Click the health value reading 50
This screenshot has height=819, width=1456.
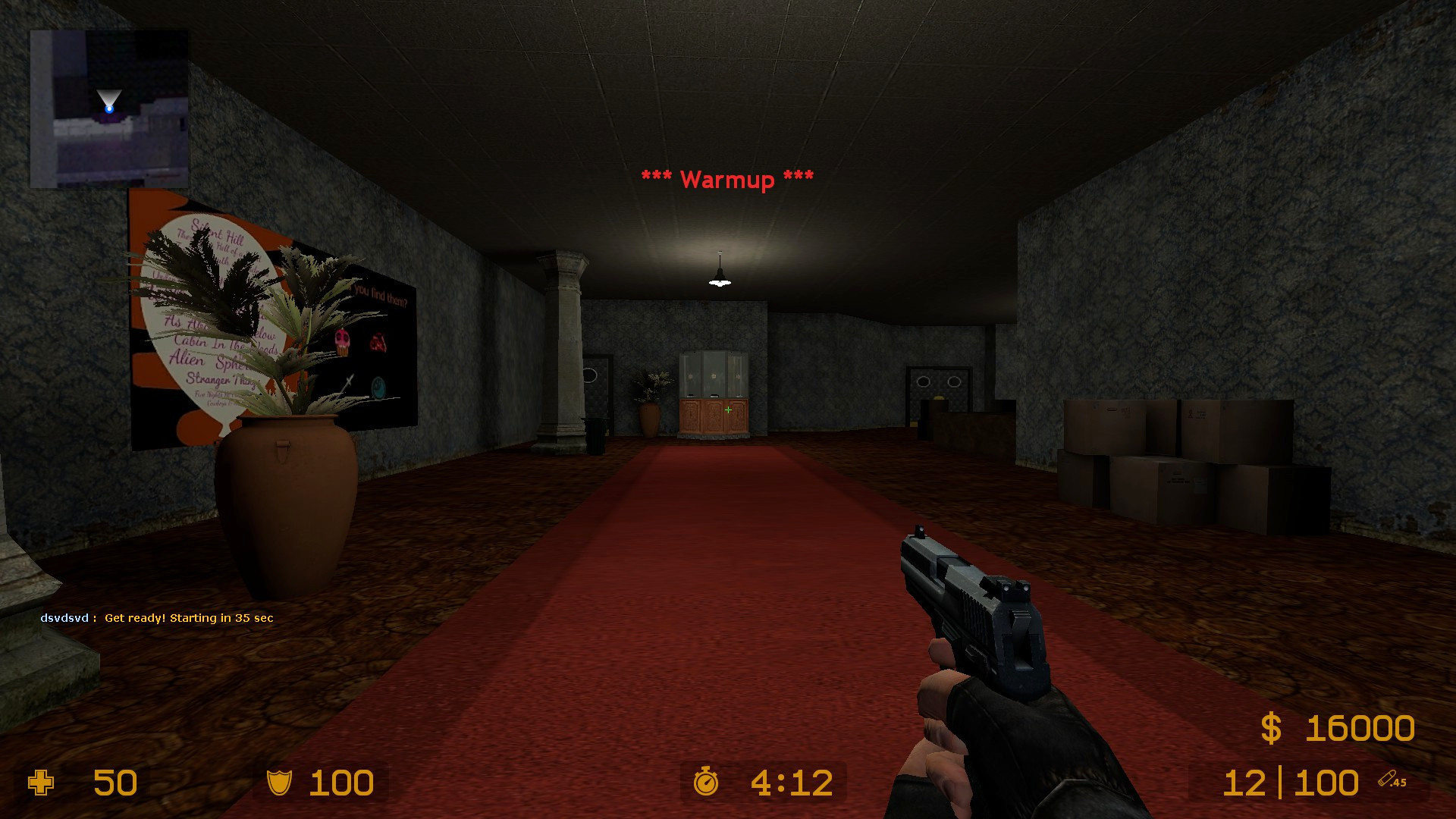[115, 783]
